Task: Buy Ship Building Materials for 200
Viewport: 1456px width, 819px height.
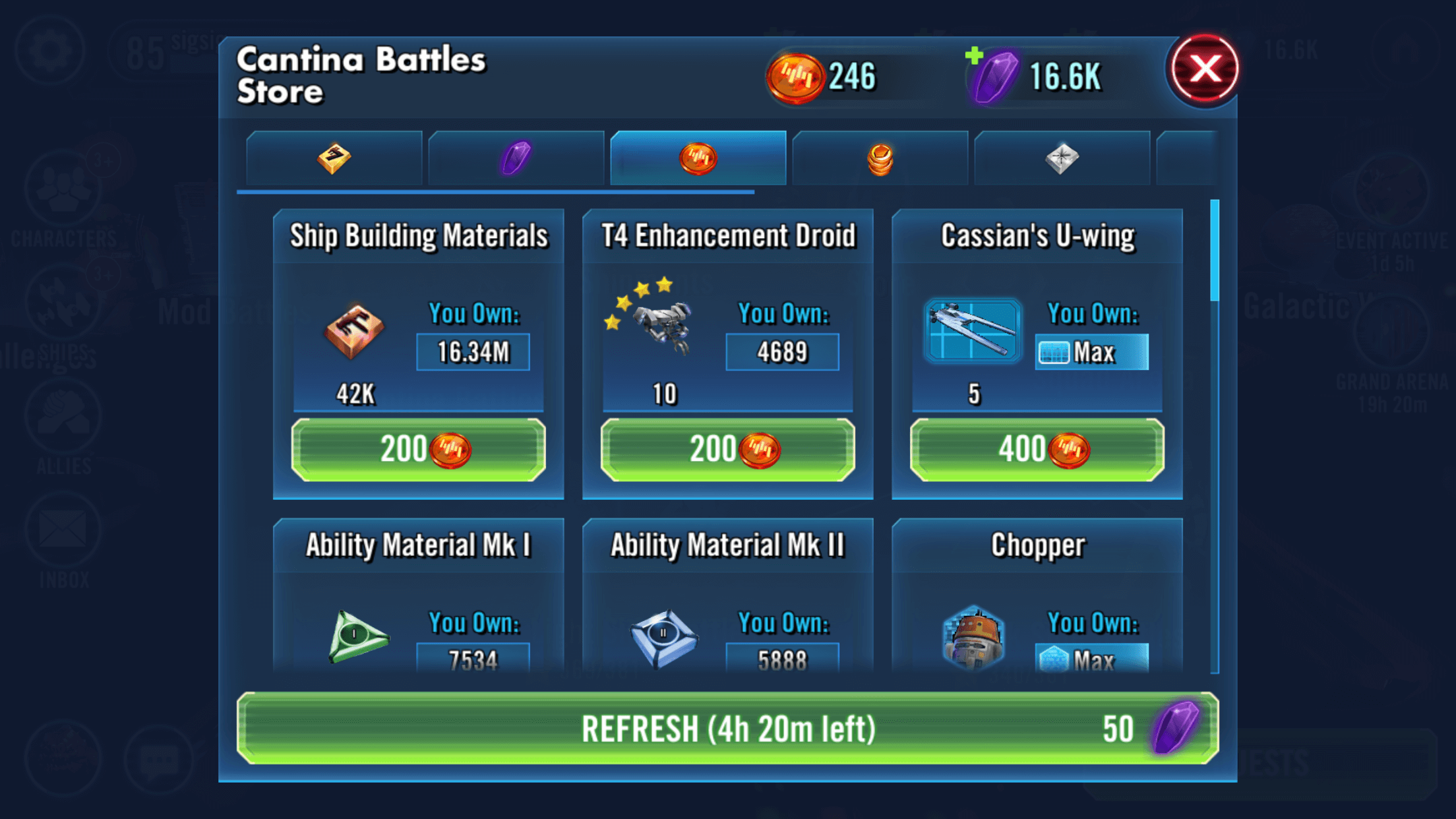Action: tap(418, 450)
